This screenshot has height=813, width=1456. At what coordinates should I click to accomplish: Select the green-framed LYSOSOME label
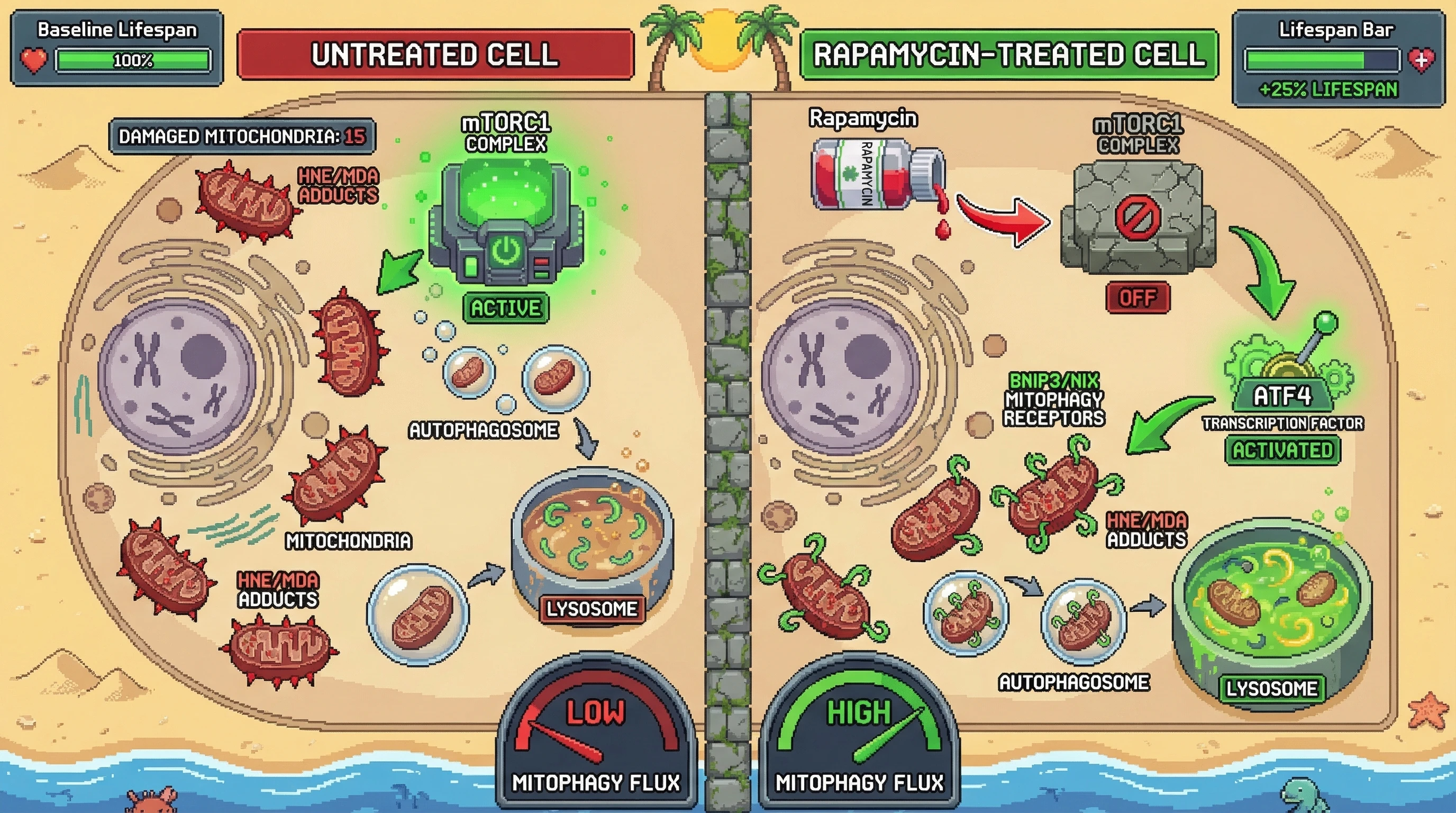coord(1272,689)
